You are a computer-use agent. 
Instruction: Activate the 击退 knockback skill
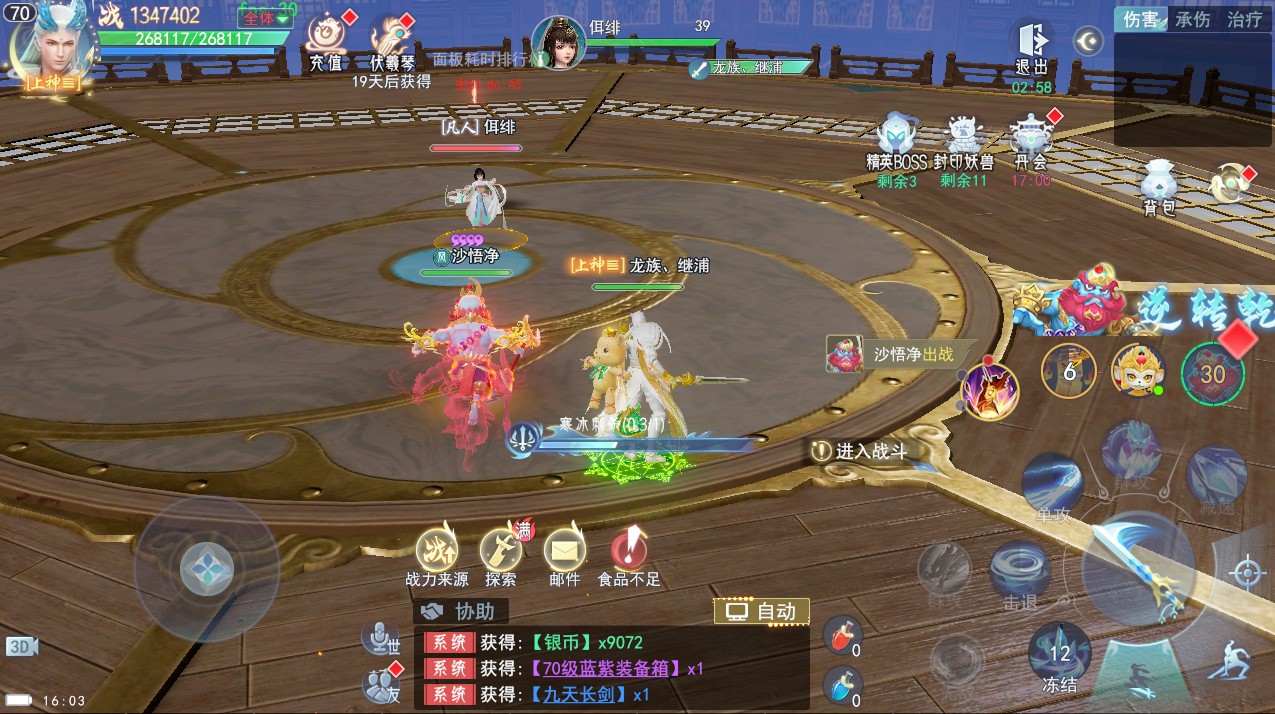coord(1019,573)
